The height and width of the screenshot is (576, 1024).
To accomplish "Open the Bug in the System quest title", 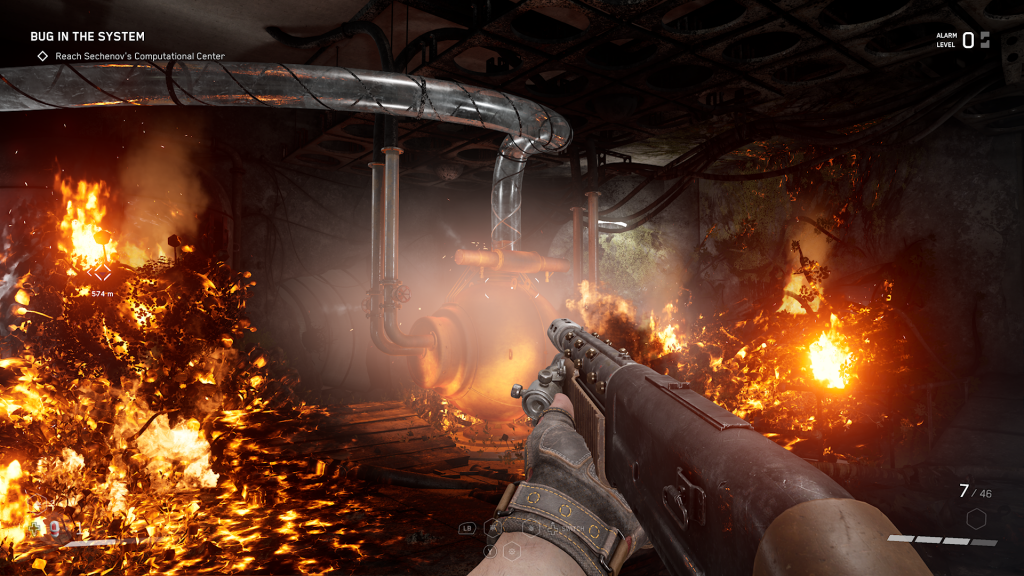I will pos(87,37).
